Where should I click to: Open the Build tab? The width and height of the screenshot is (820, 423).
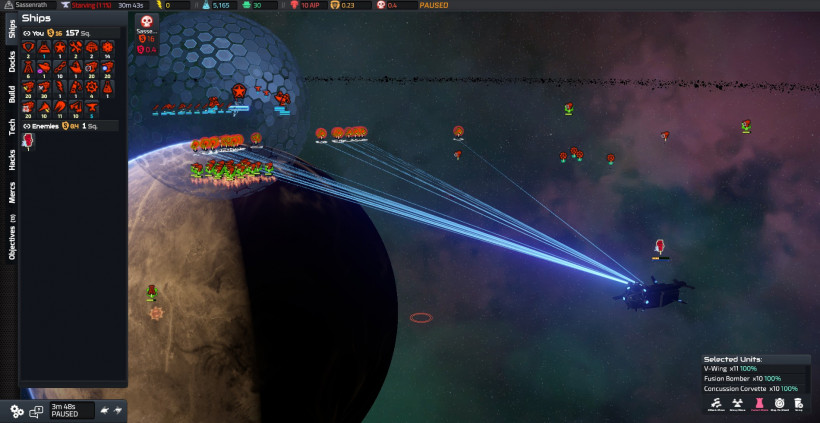(x=11, y=95)
